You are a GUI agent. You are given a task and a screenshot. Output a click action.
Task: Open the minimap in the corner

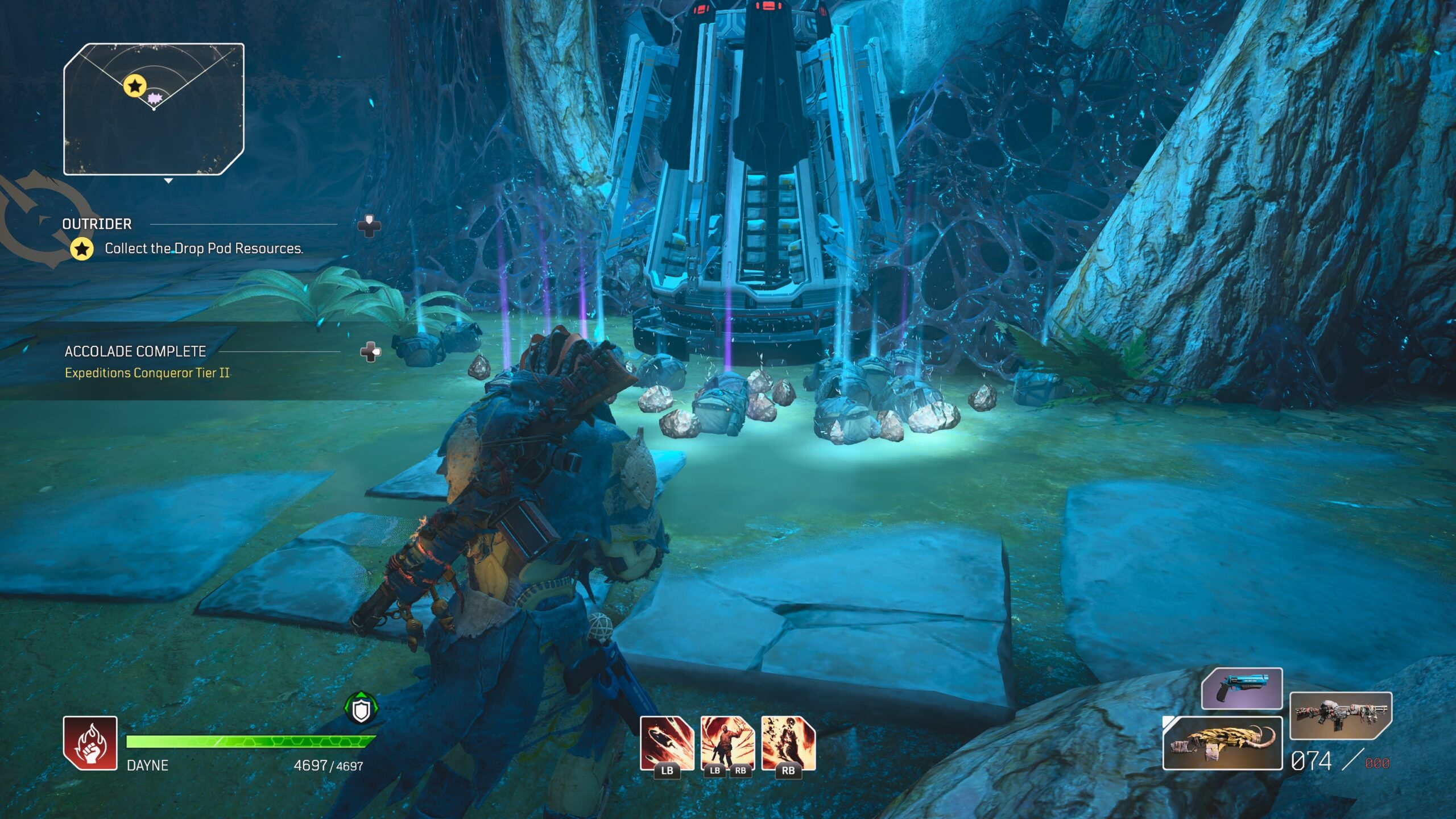click(154, 109)
